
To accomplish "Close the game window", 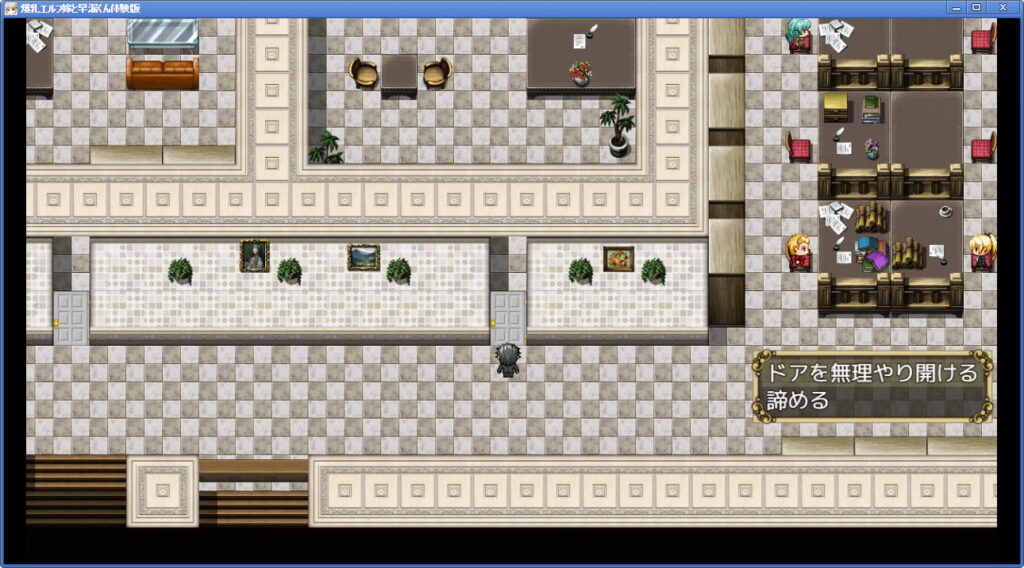I will pos(1002,7).
